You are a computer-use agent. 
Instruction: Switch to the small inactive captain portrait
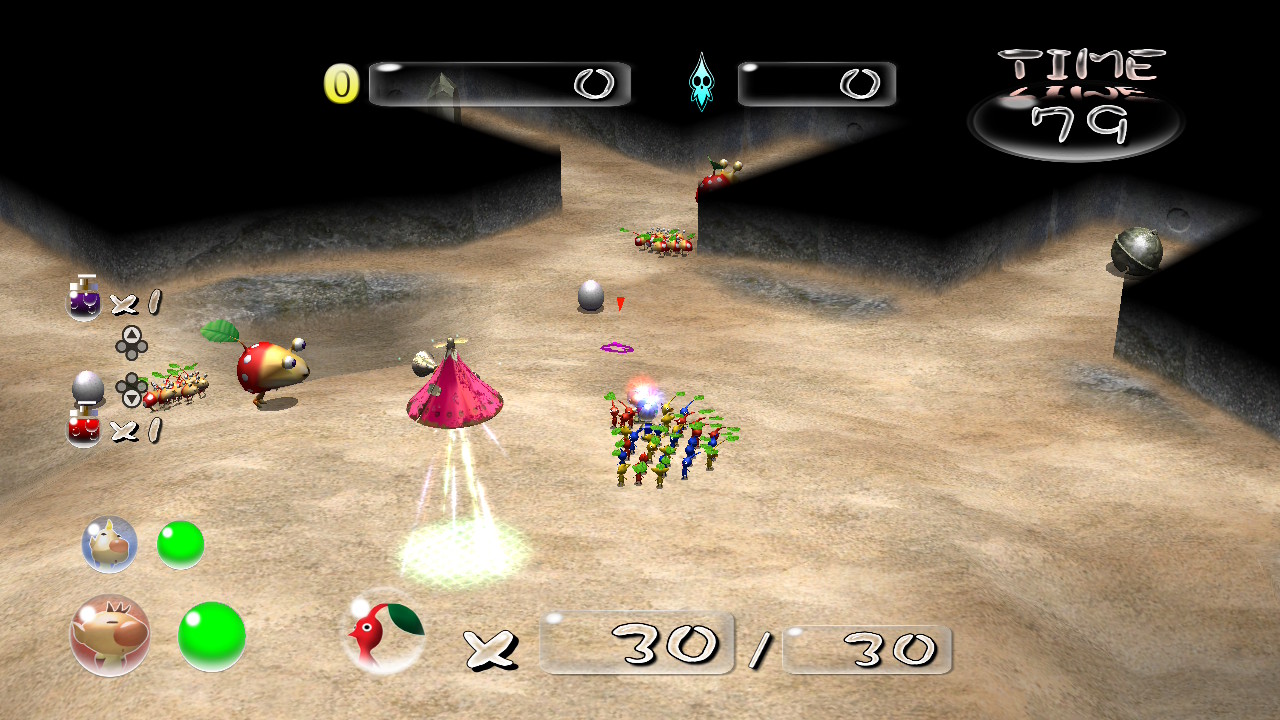(109, 544)
